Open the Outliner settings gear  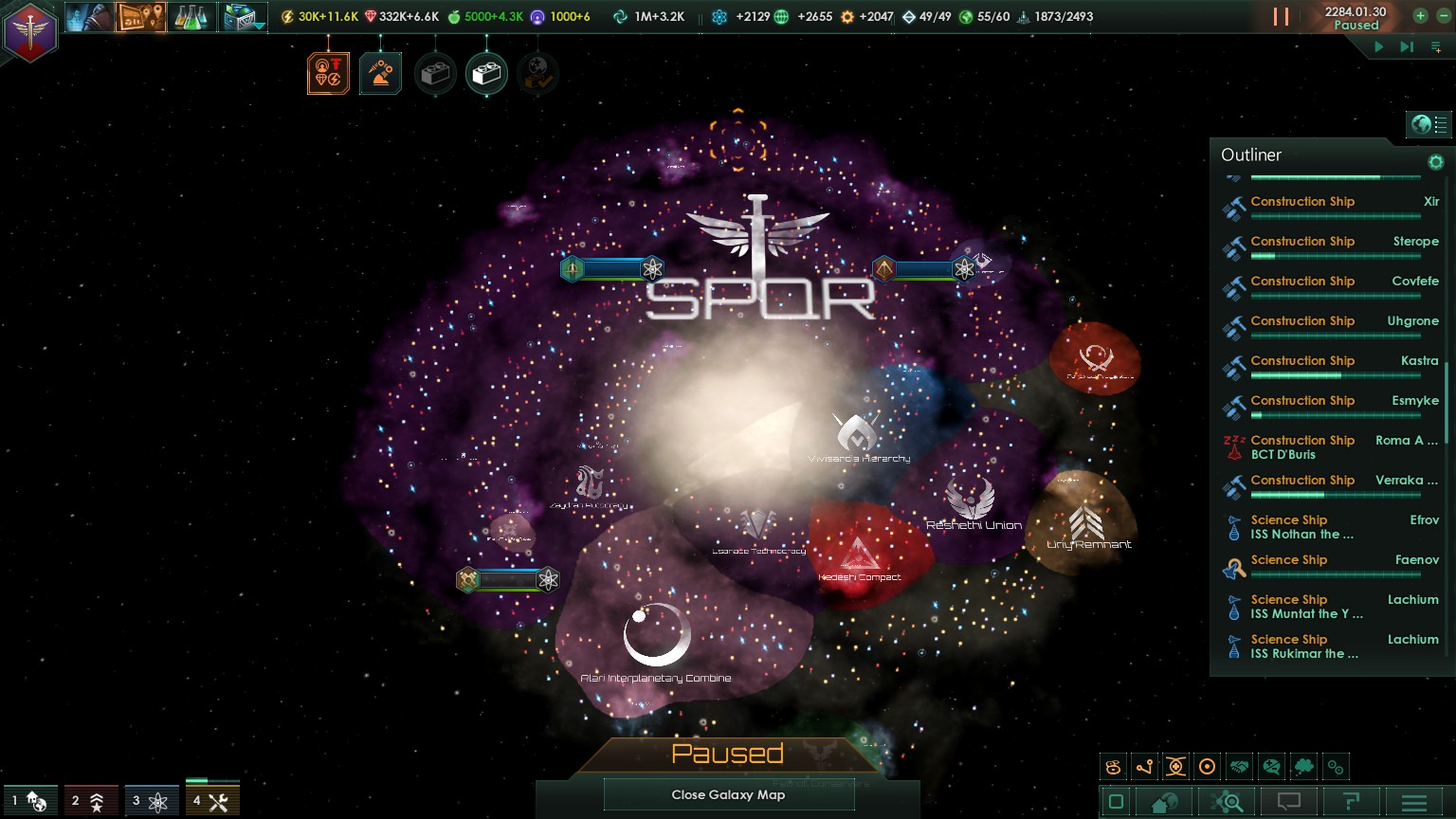pyautogui.click(x=1436, y=162)
